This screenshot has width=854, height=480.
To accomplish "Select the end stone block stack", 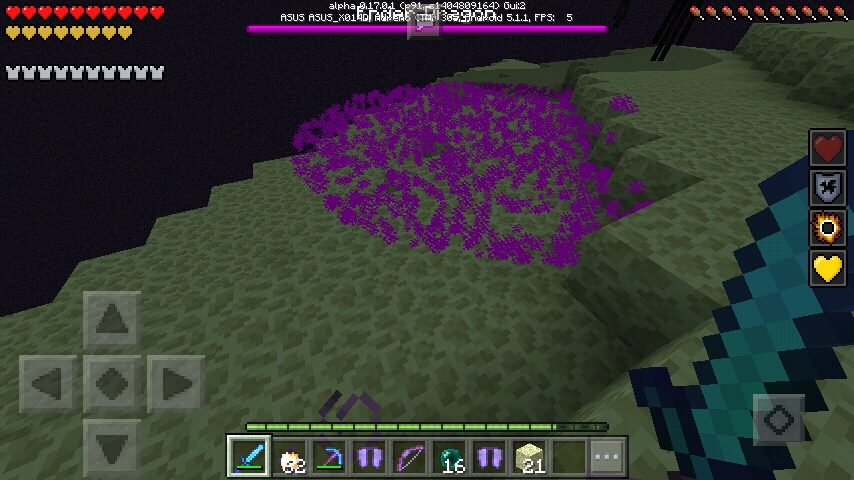I will 529,457.
